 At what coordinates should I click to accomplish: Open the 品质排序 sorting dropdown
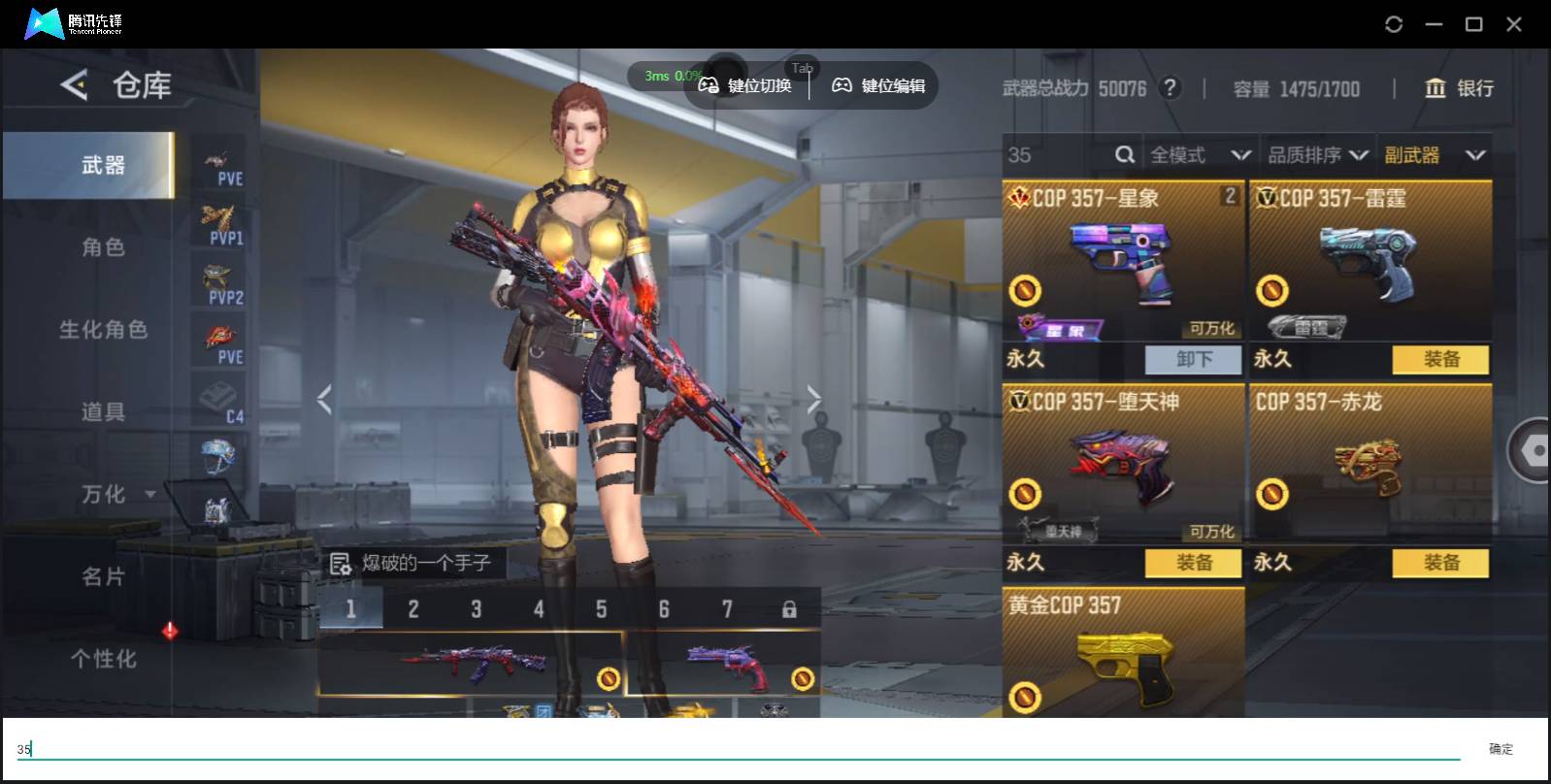click(1317, 155)
